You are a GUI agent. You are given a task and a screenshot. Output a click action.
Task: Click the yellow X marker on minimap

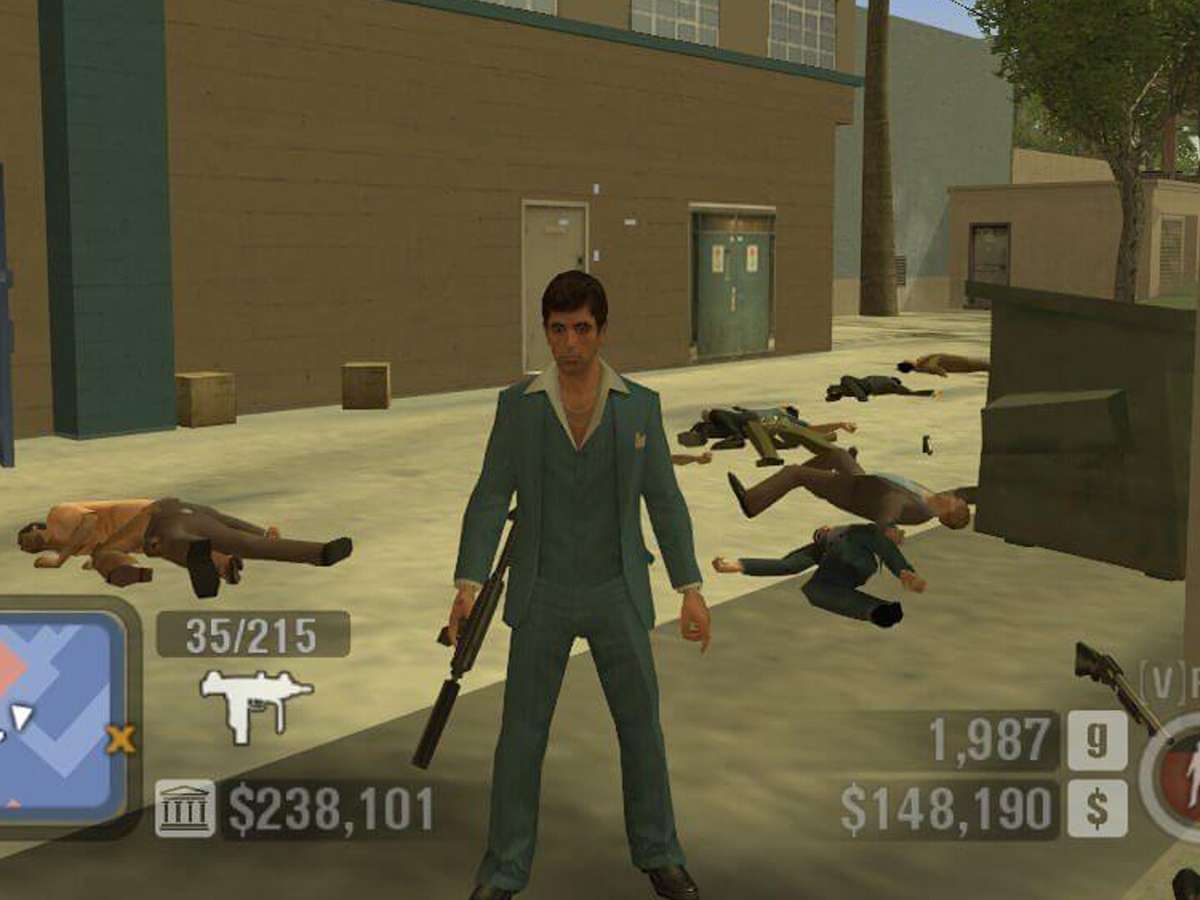pos(121,740)
